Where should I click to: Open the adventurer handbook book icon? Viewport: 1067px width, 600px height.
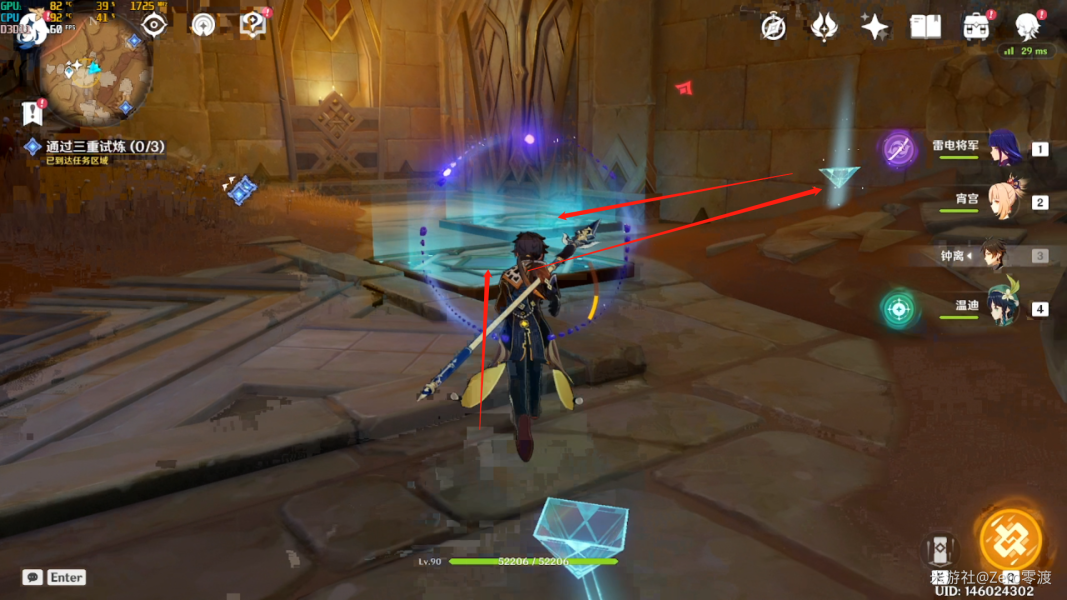(x=925, y=27)
